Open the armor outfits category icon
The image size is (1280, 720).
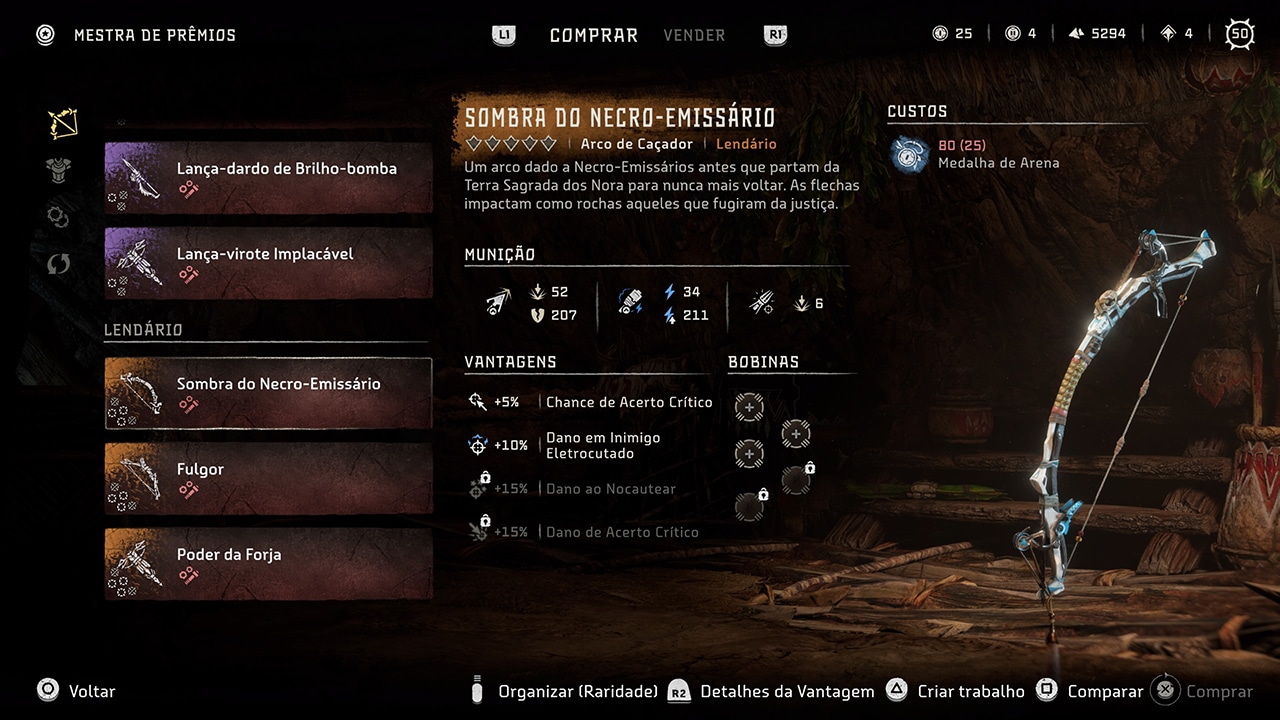tap(57, 170)
